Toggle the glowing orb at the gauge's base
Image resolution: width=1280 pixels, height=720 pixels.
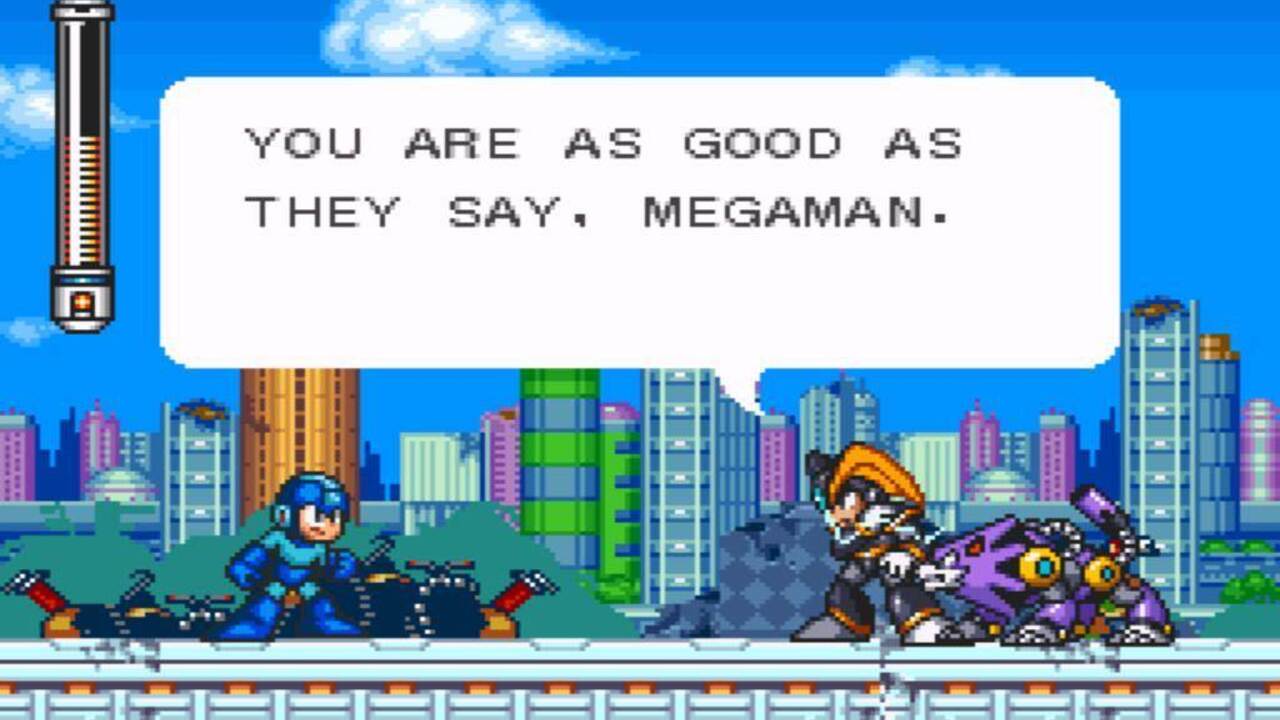pos(82,300)
